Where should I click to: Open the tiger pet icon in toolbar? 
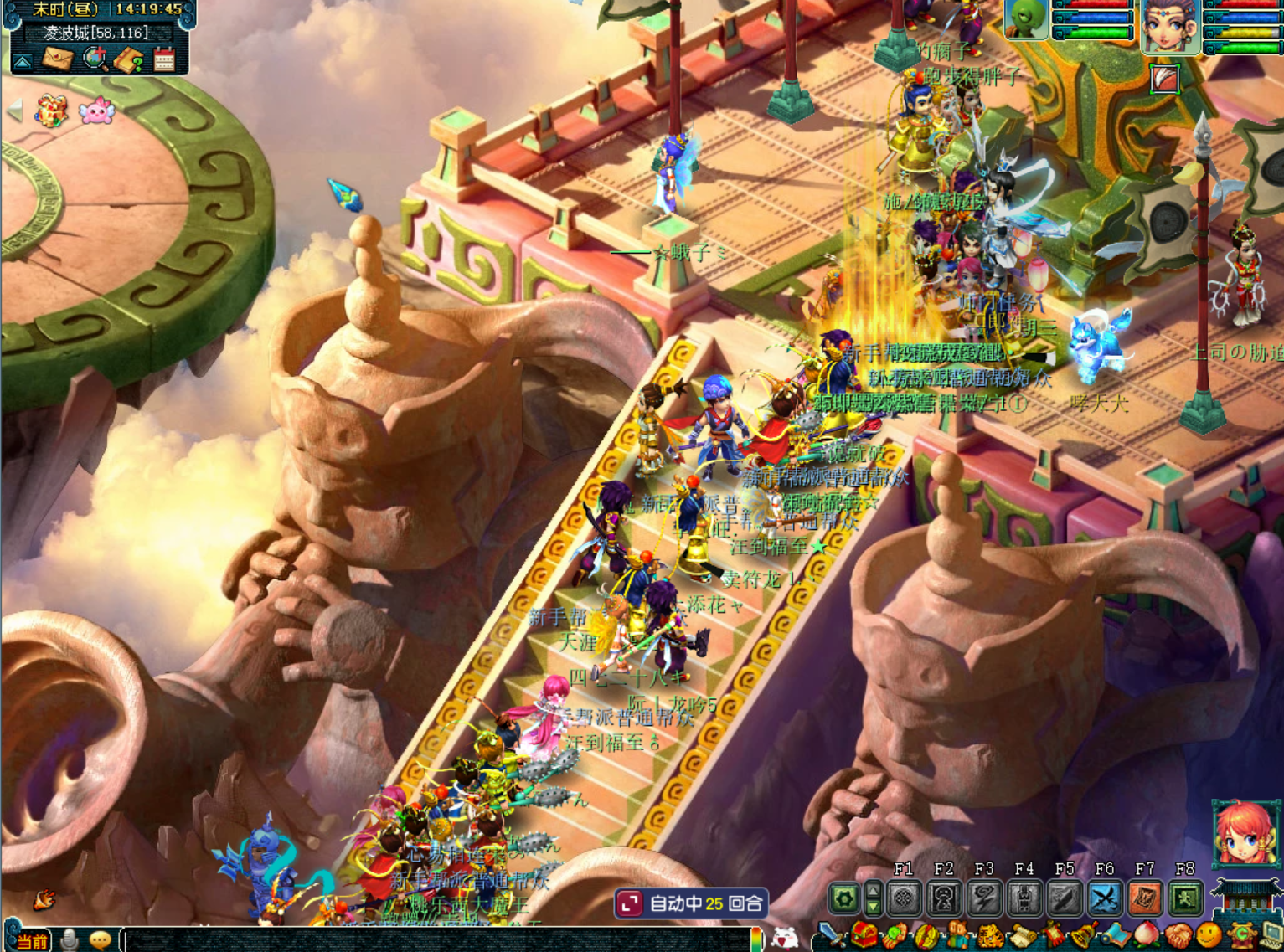tap(991, 937)
